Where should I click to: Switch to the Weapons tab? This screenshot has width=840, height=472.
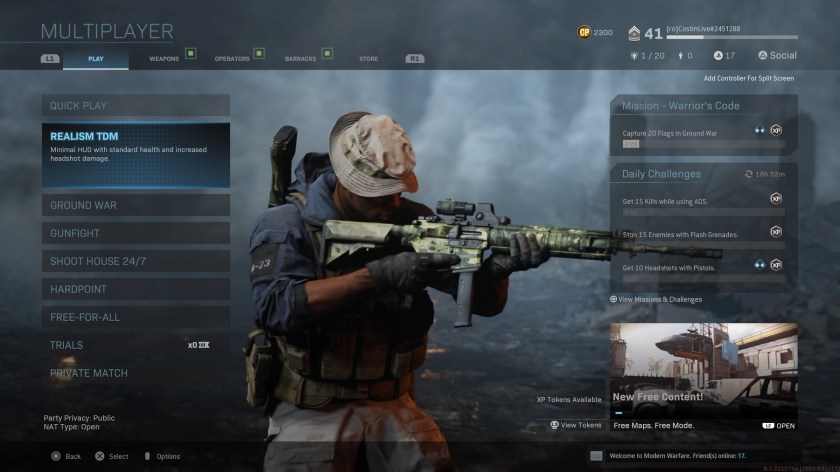coord(164,59)
